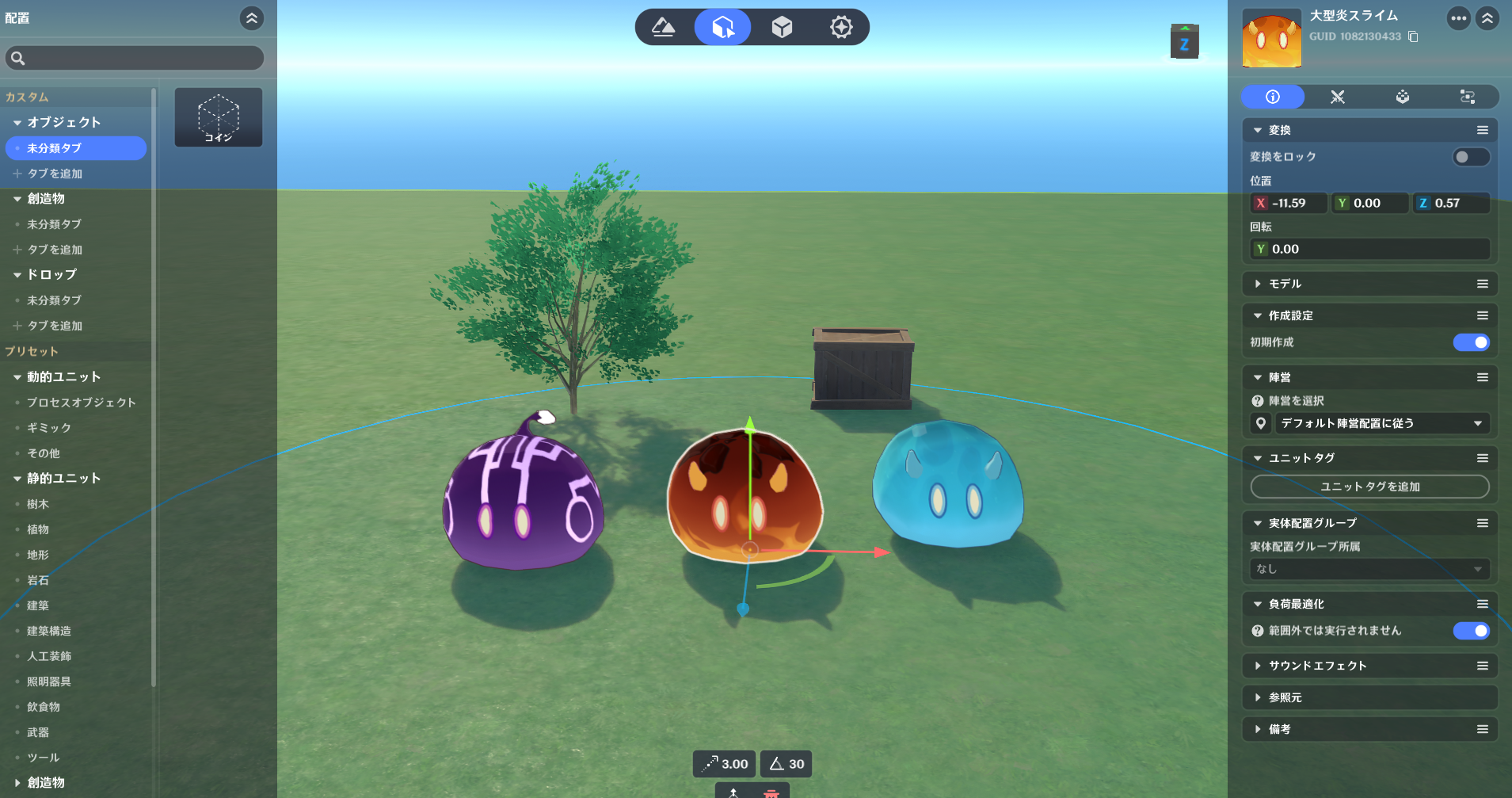Image resolution: width=1512 pixels, height=798 pixels.
Task: Copy the GUID with the copy icon
Action: tap(1414, 36)
